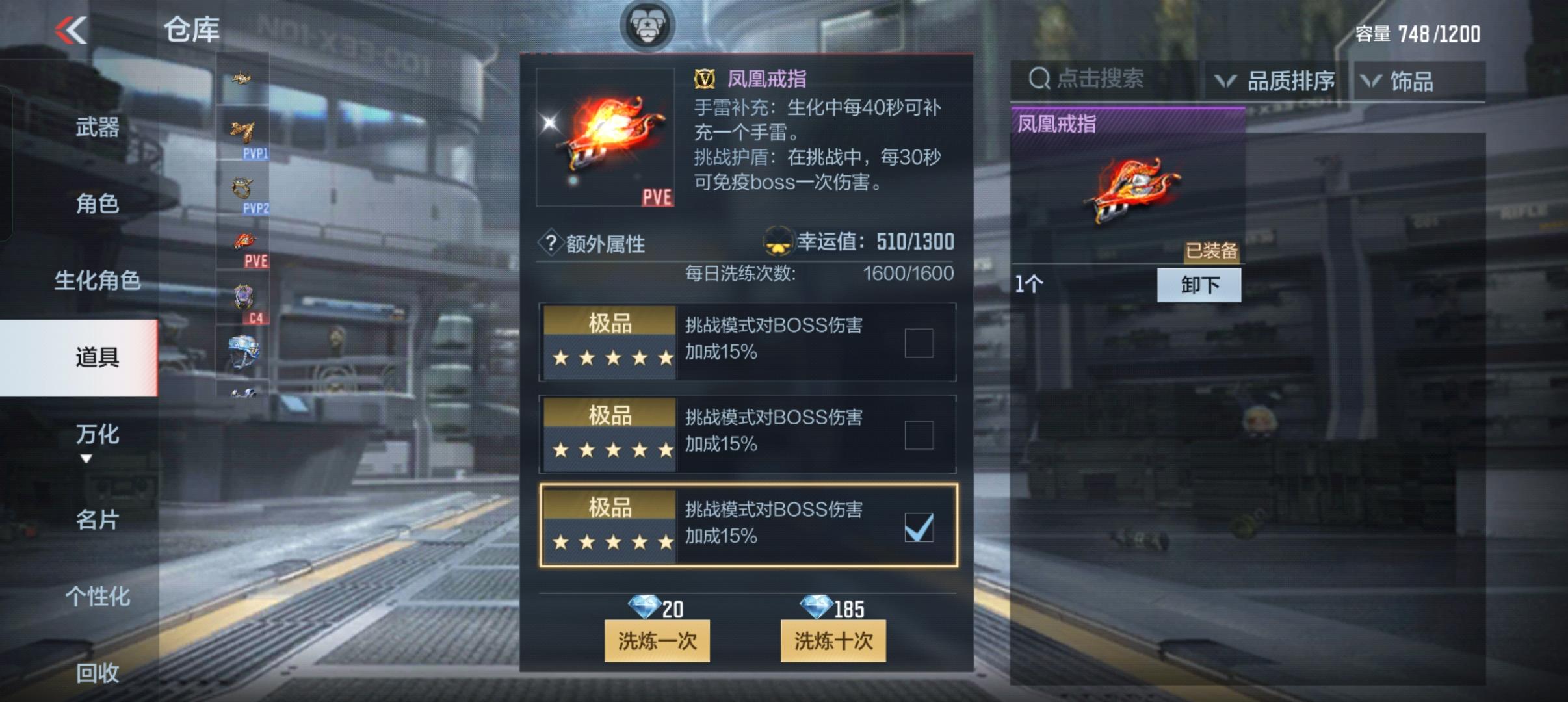Check the first BOSS damage attribute box

[x=919, y=343]
